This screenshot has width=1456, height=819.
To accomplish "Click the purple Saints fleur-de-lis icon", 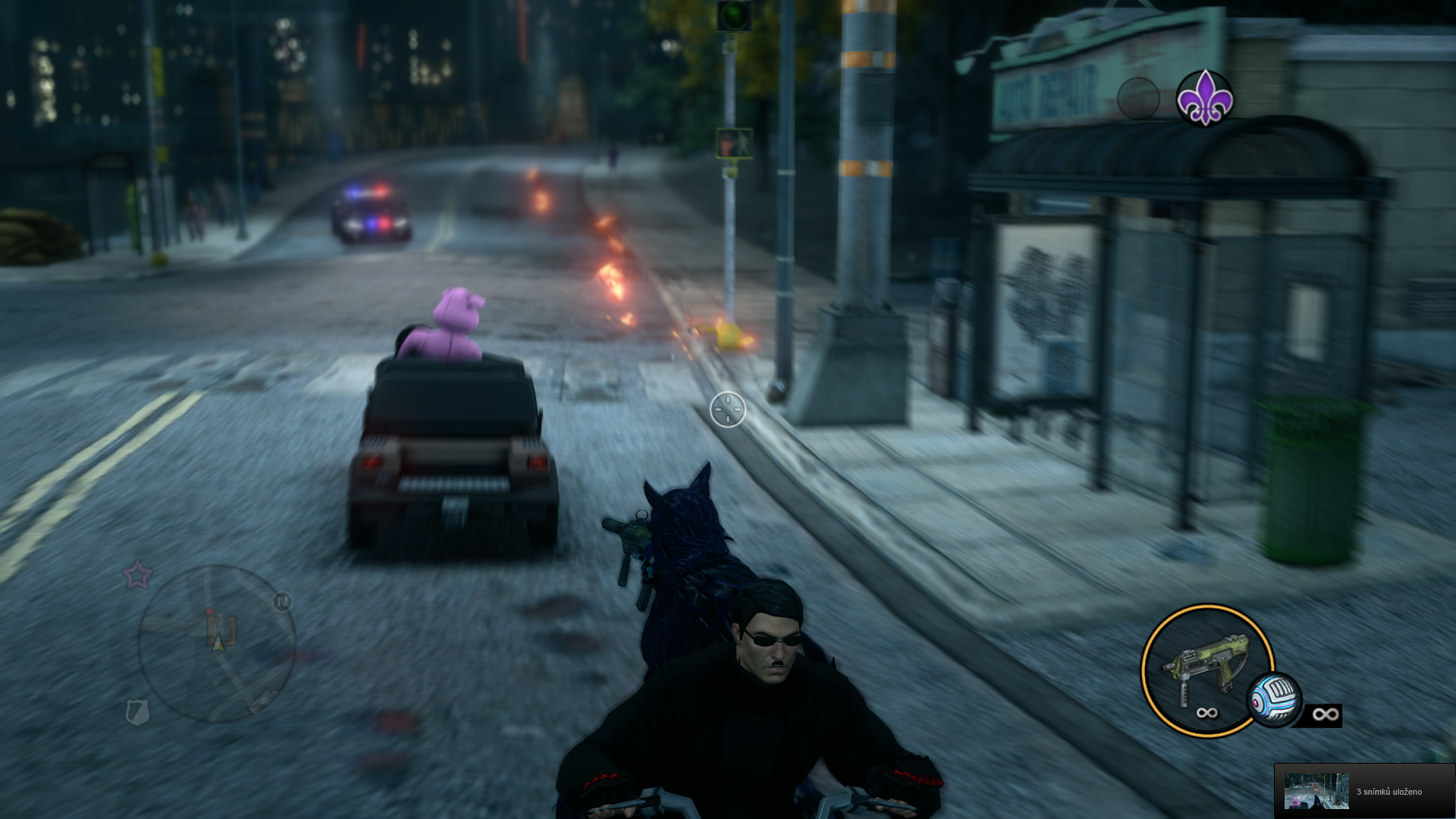I will click(1204, 98).
